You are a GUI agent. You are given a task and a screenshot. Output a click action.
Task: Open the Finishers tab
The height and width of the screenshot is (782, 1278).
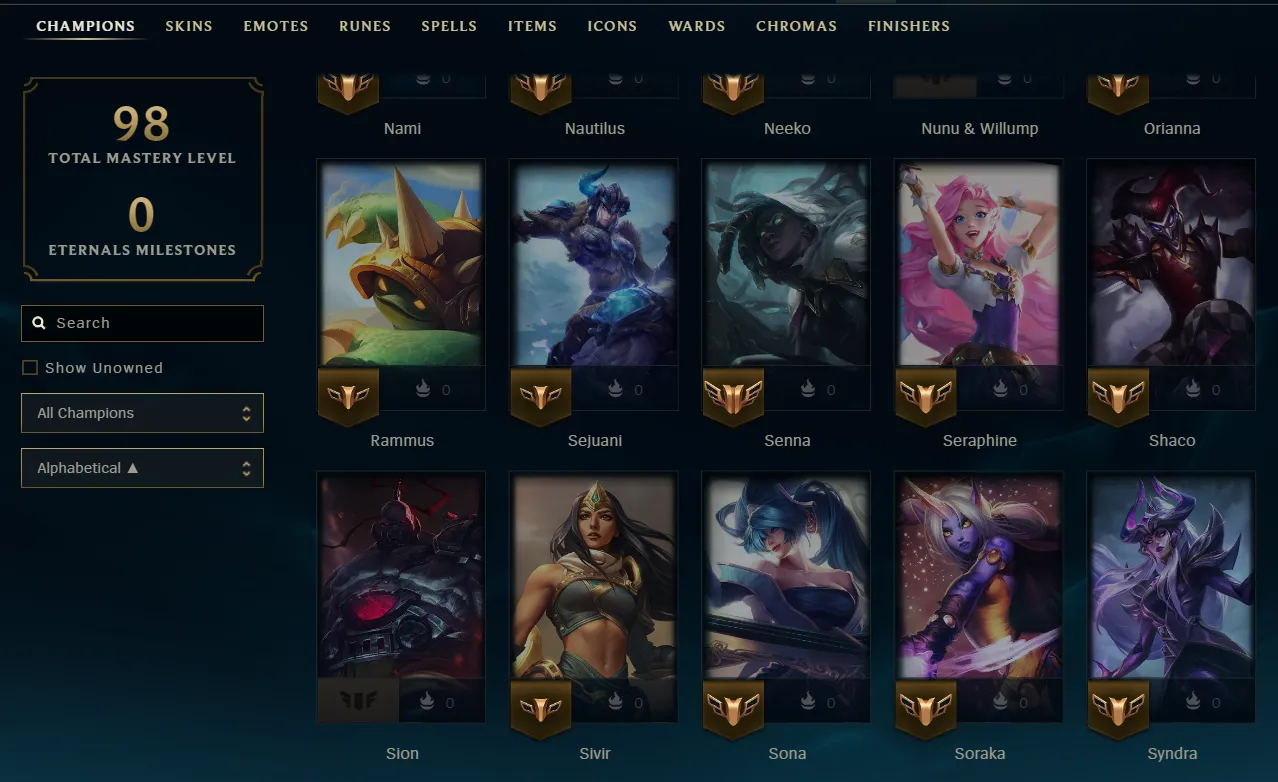[909, 26]
